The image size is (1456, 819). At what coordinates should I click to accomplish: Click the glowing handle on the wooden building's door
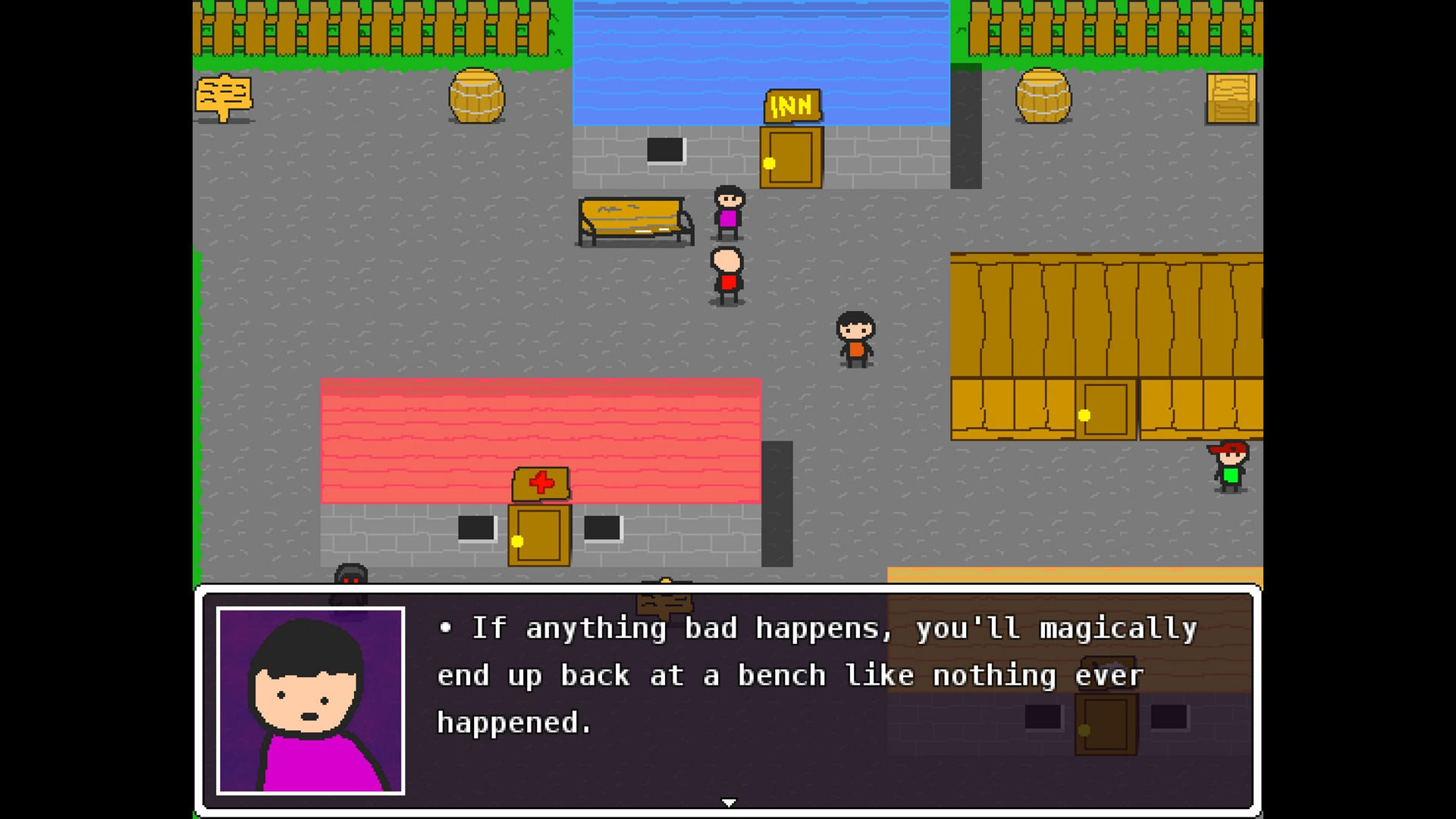coord(1083,415)
